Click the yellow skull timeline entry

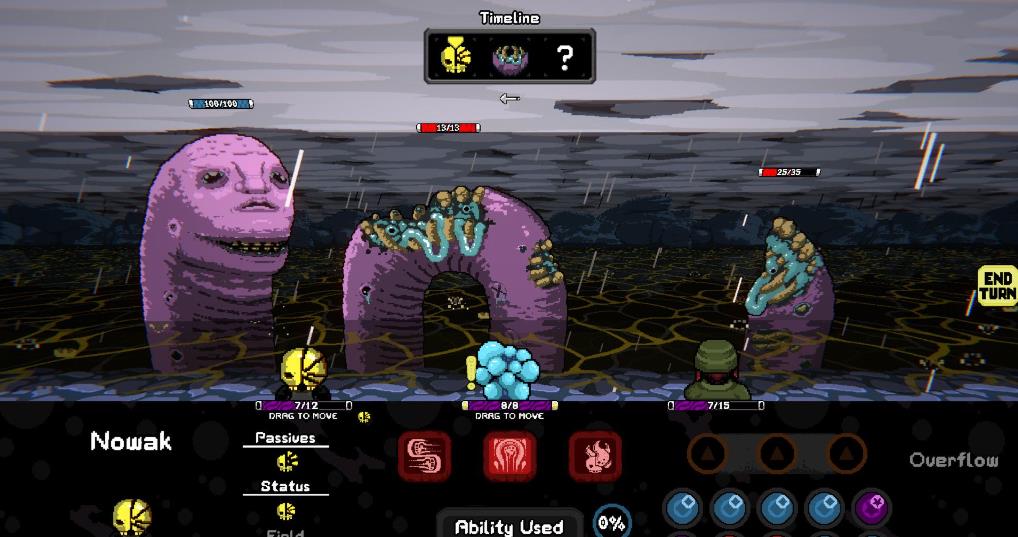click(x=456, y=57)
